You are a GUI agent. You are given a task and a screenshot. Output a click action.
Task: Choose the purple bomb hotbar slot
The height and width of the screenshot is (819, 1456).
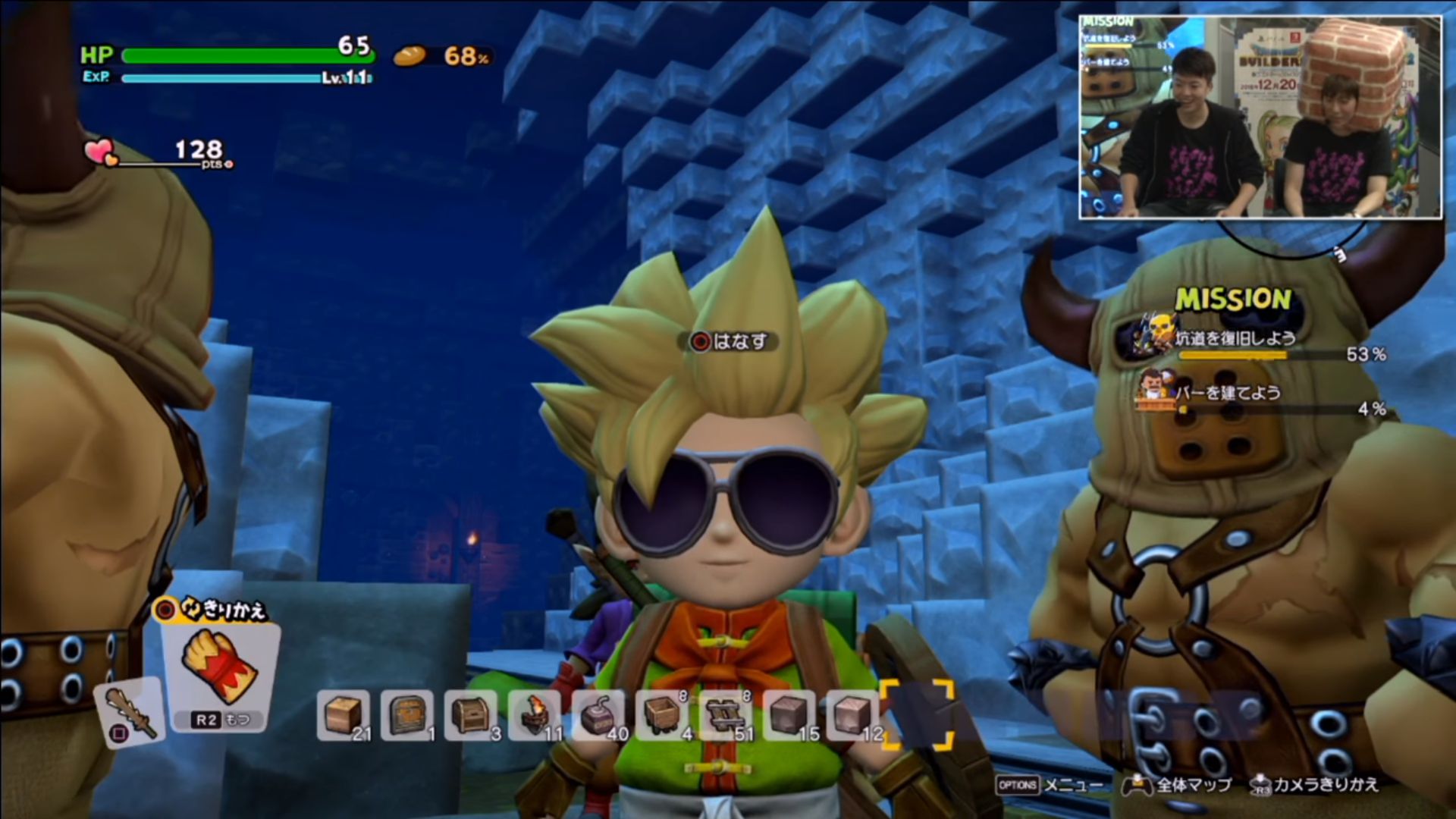[x=598, y=715]
